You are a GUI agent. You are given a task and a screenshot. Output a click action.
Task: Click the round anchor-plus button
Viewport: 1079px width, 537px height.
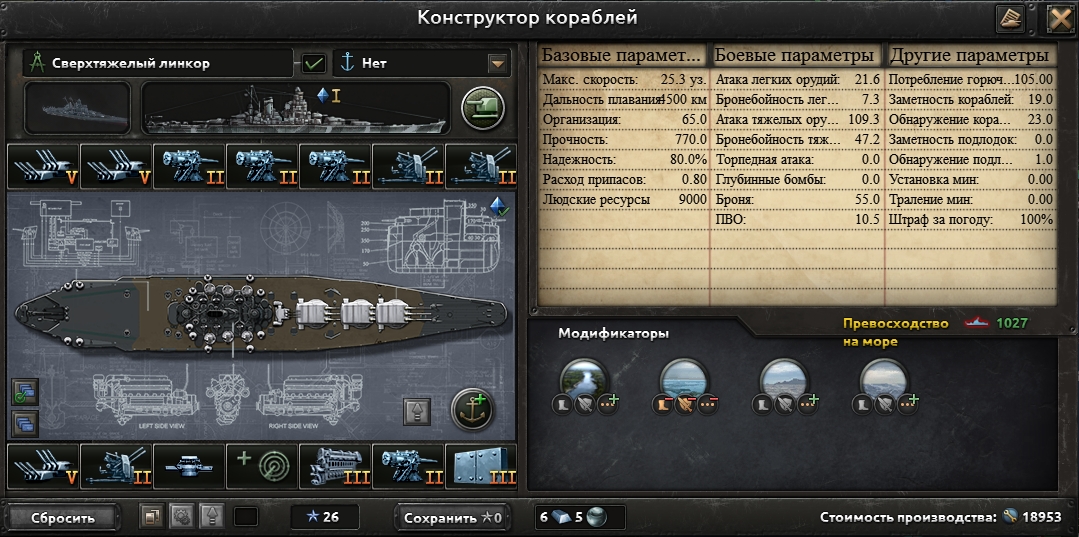(472, 409)
